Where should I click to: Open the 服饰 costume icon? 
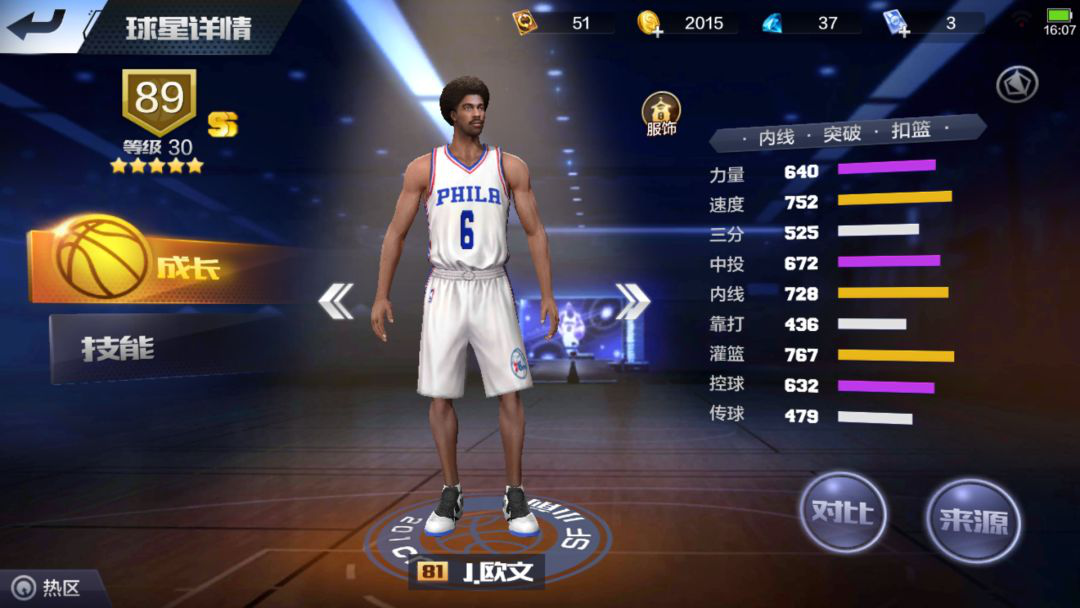tap(661, 114)
